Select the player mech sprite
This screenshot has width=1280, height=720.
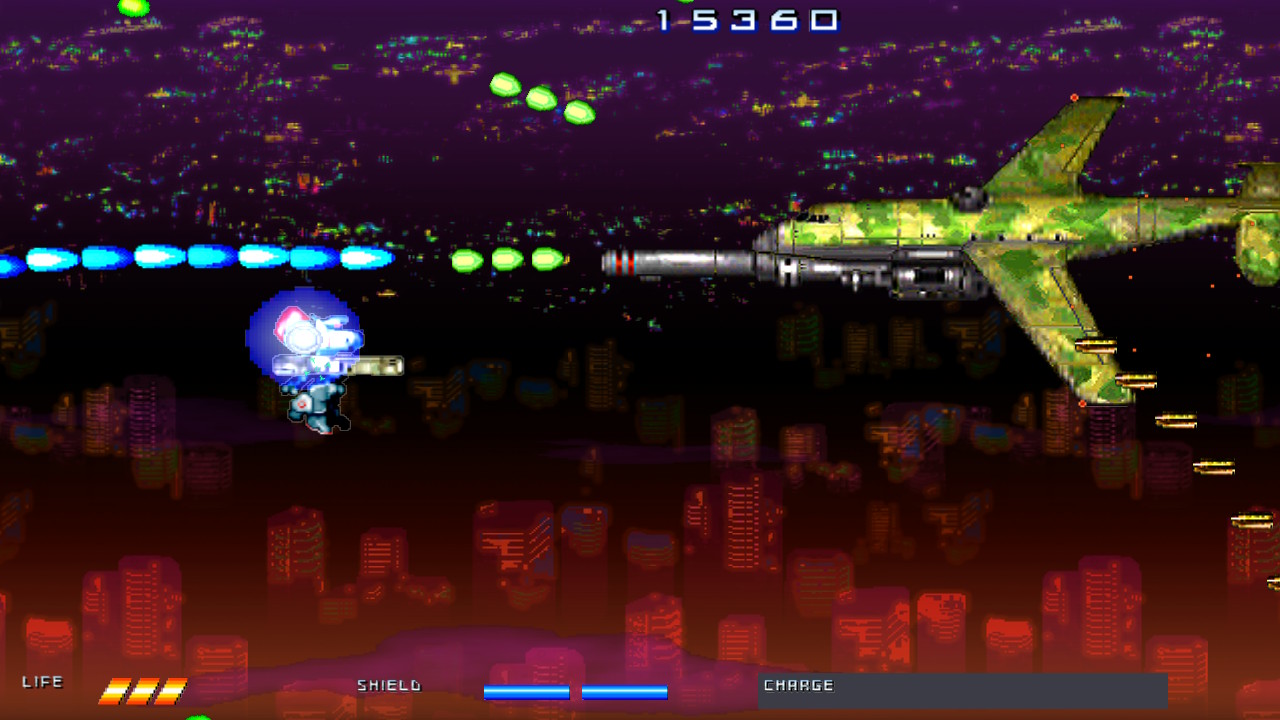315,380
